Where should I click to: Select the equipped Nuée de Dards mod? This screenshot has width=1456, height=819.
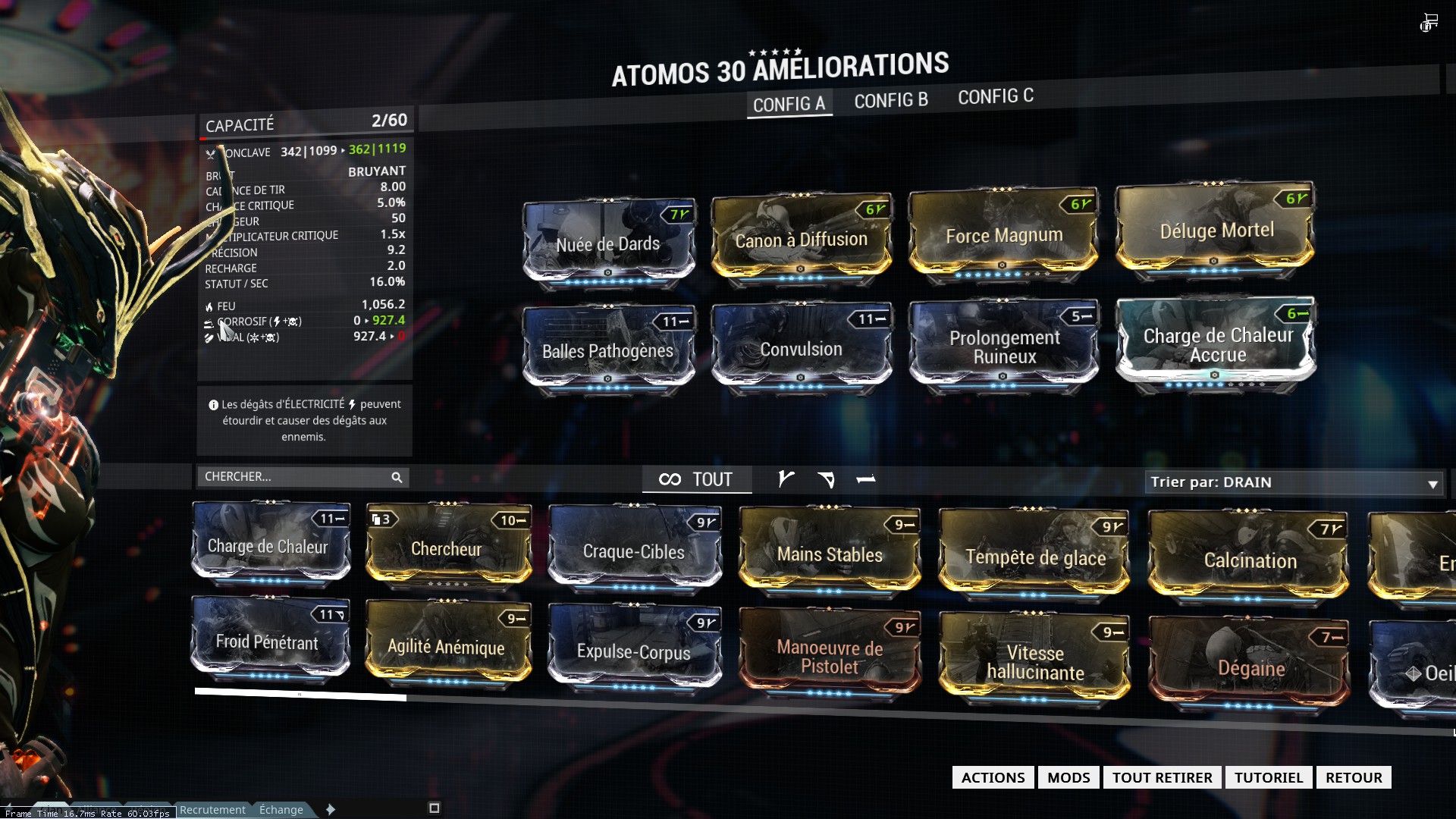pos(608,243)
